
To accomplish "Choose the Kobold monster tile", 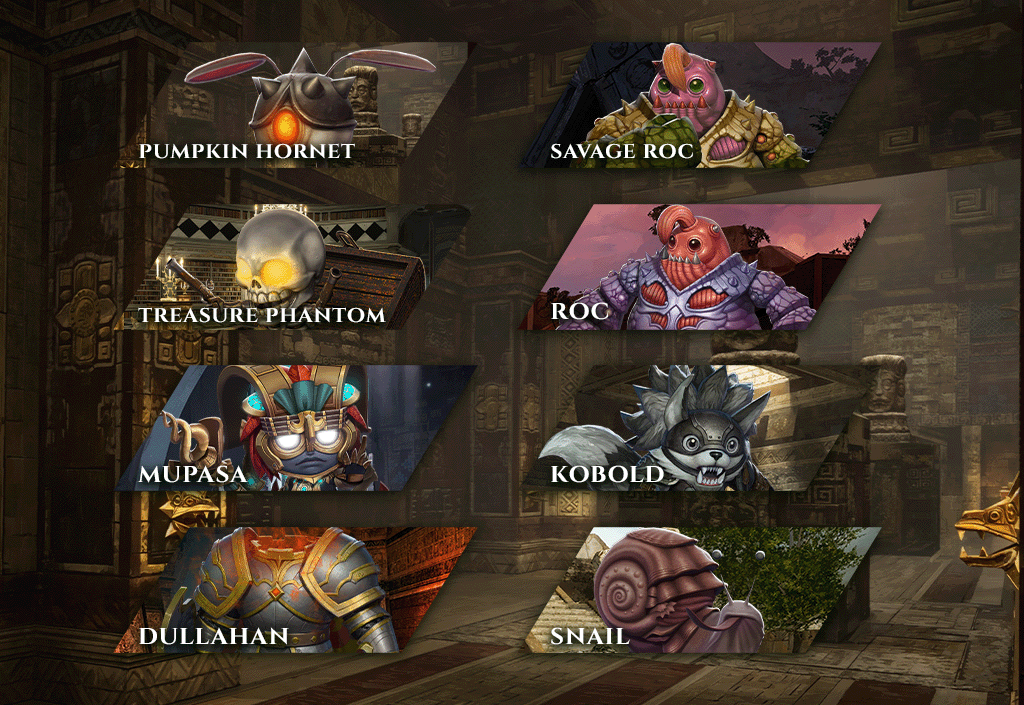I will [700, 428].
